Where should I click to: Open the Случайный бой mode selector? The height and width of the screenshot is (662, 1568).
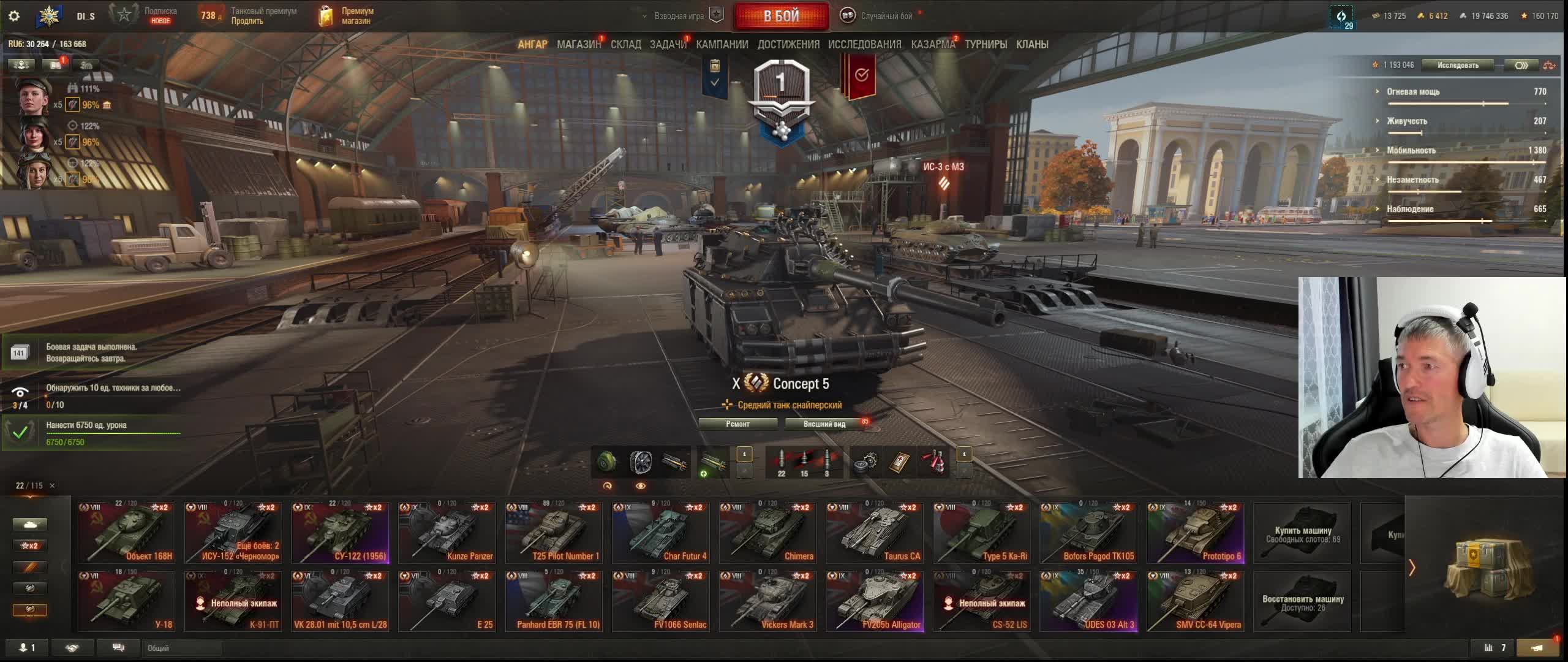pyautogui.click(x=880, y=16)
